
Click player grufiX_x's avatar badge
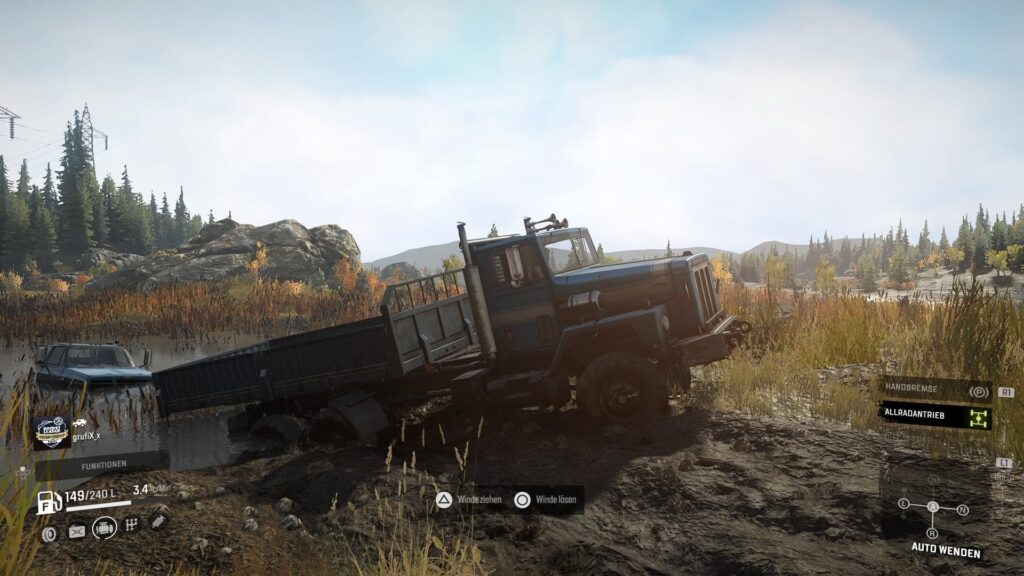click(51, 432)
